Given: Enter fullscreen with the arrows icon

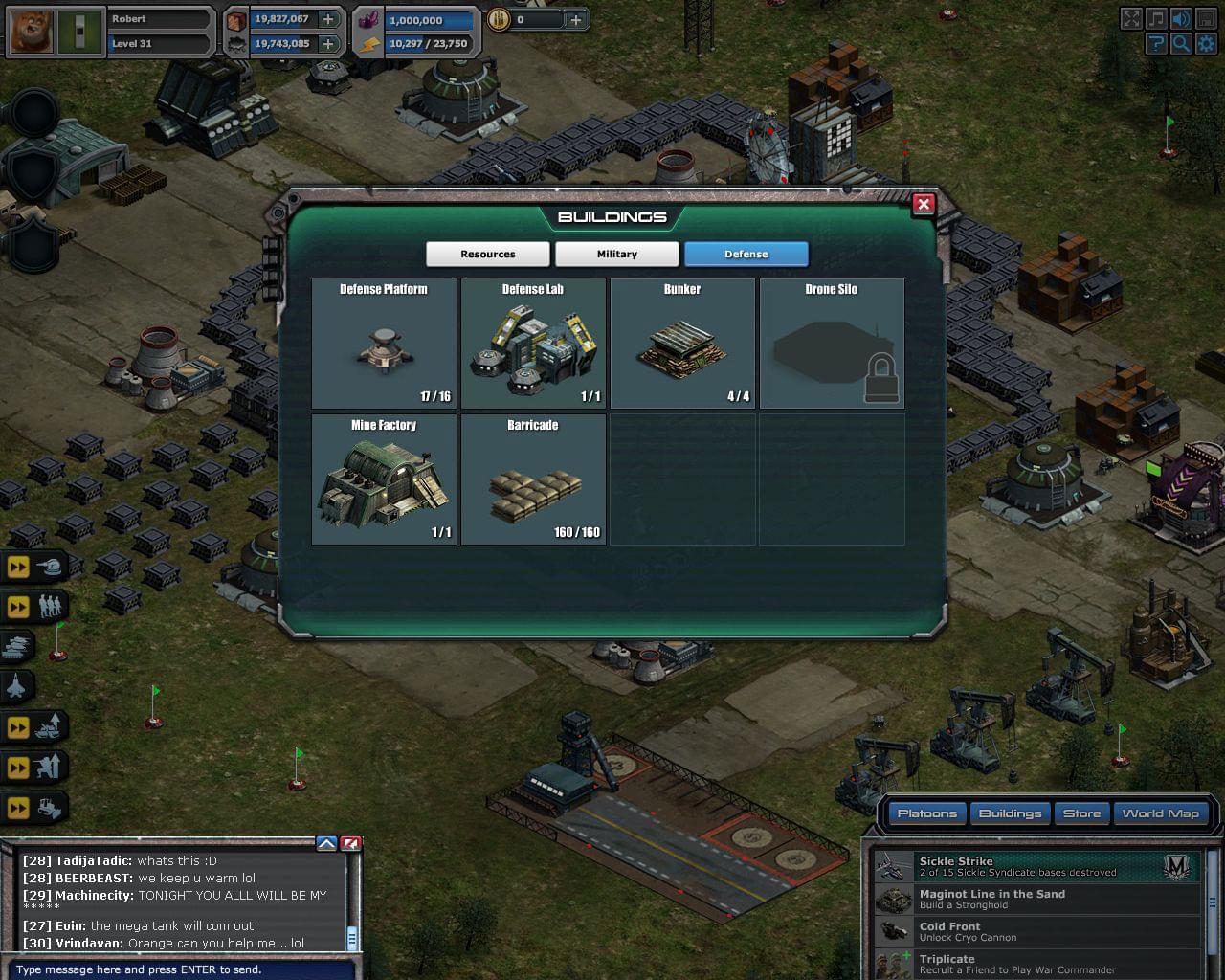Looking at the screenshot, I should pos(1131,19).
